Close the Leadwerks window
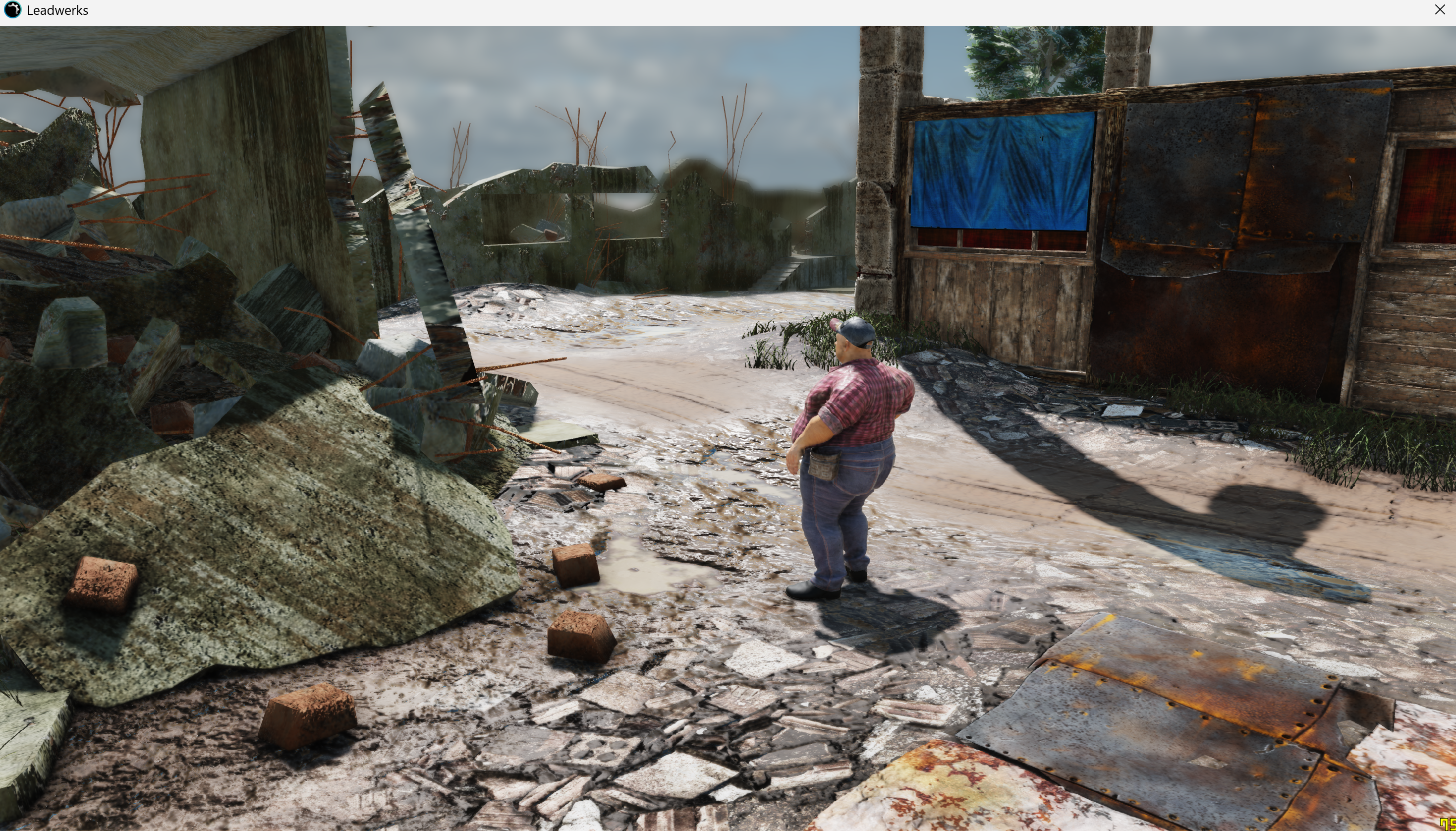The height and width of the screenshot is (831, 1456). point(1440,10)
